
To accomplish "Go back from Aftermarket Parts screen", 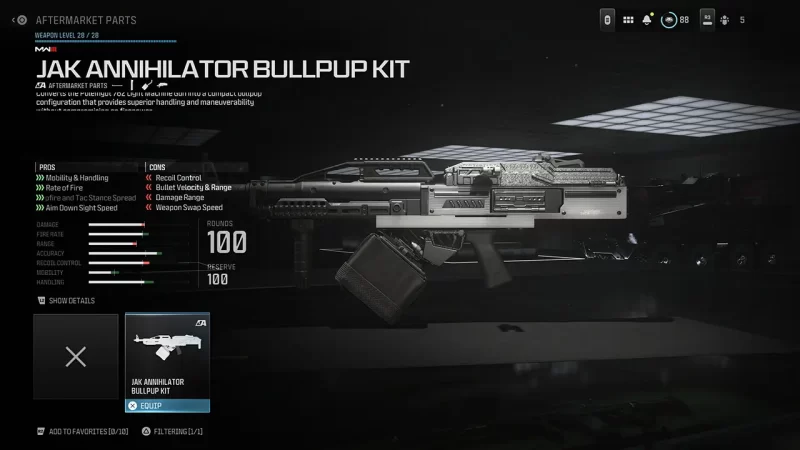I will tap(20, 19).
